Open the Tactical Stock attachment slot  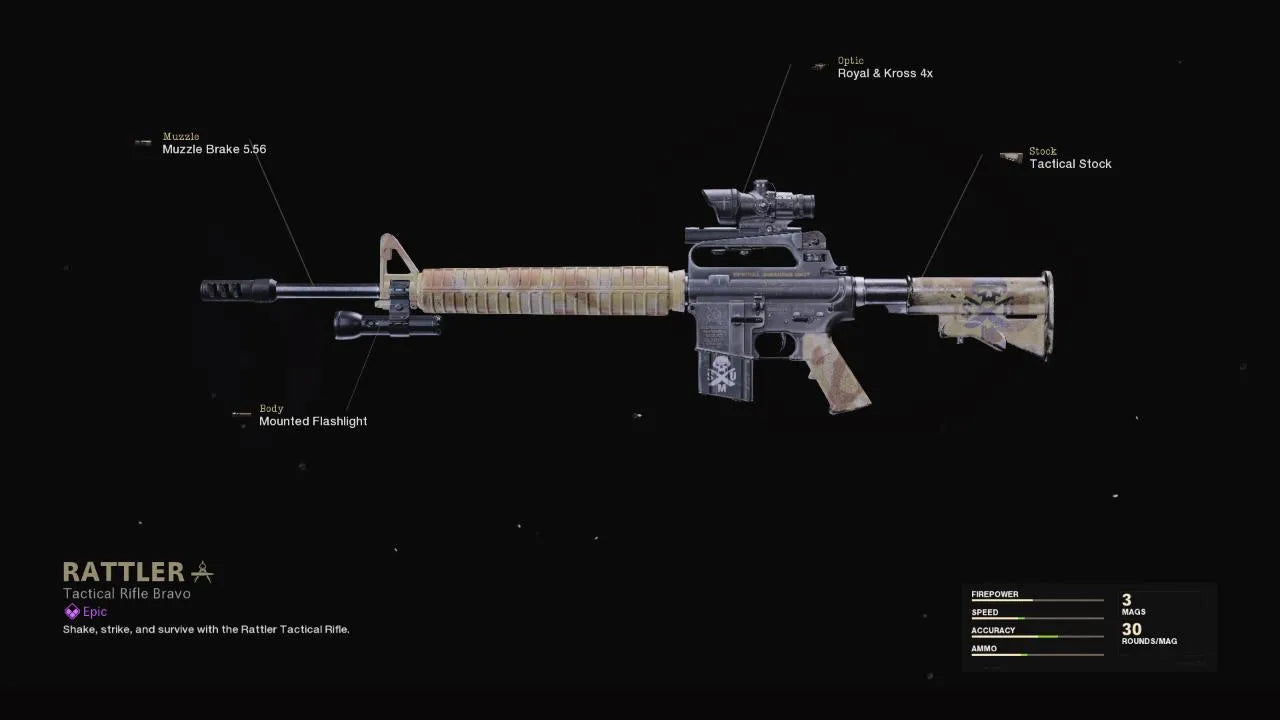pyautogui.click(x=1070, y=164)
